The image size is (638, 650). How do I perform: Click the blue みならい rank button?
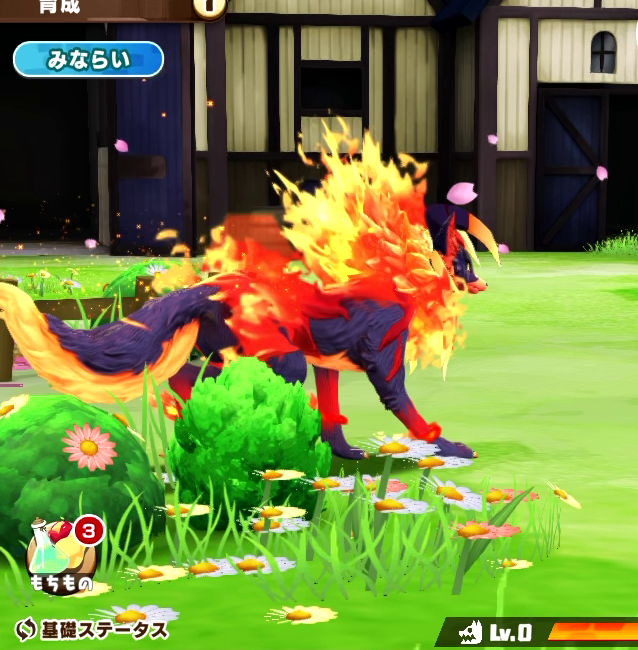[x=88, y=59]
